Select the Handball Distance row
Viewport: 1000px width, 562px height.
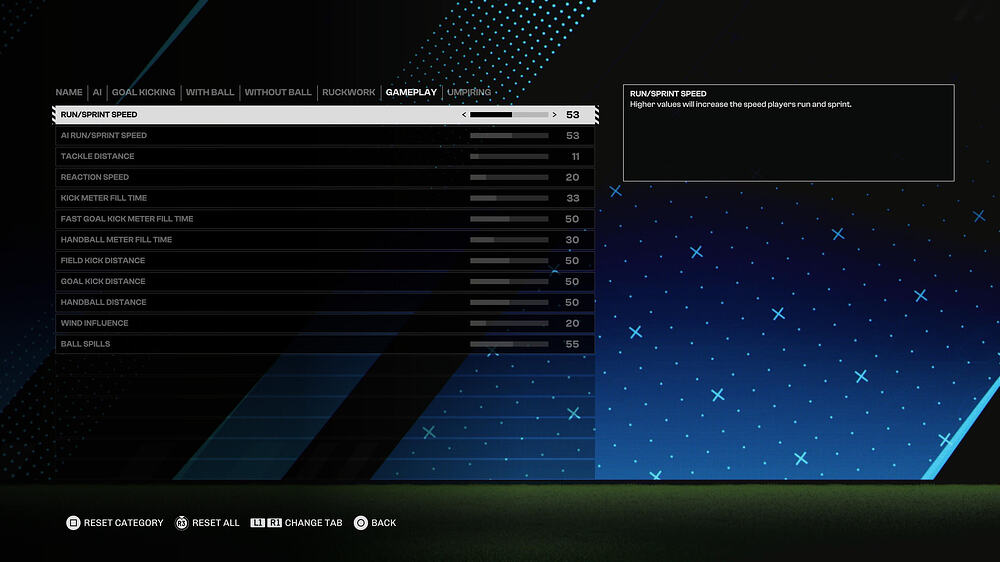coord(324,303)
